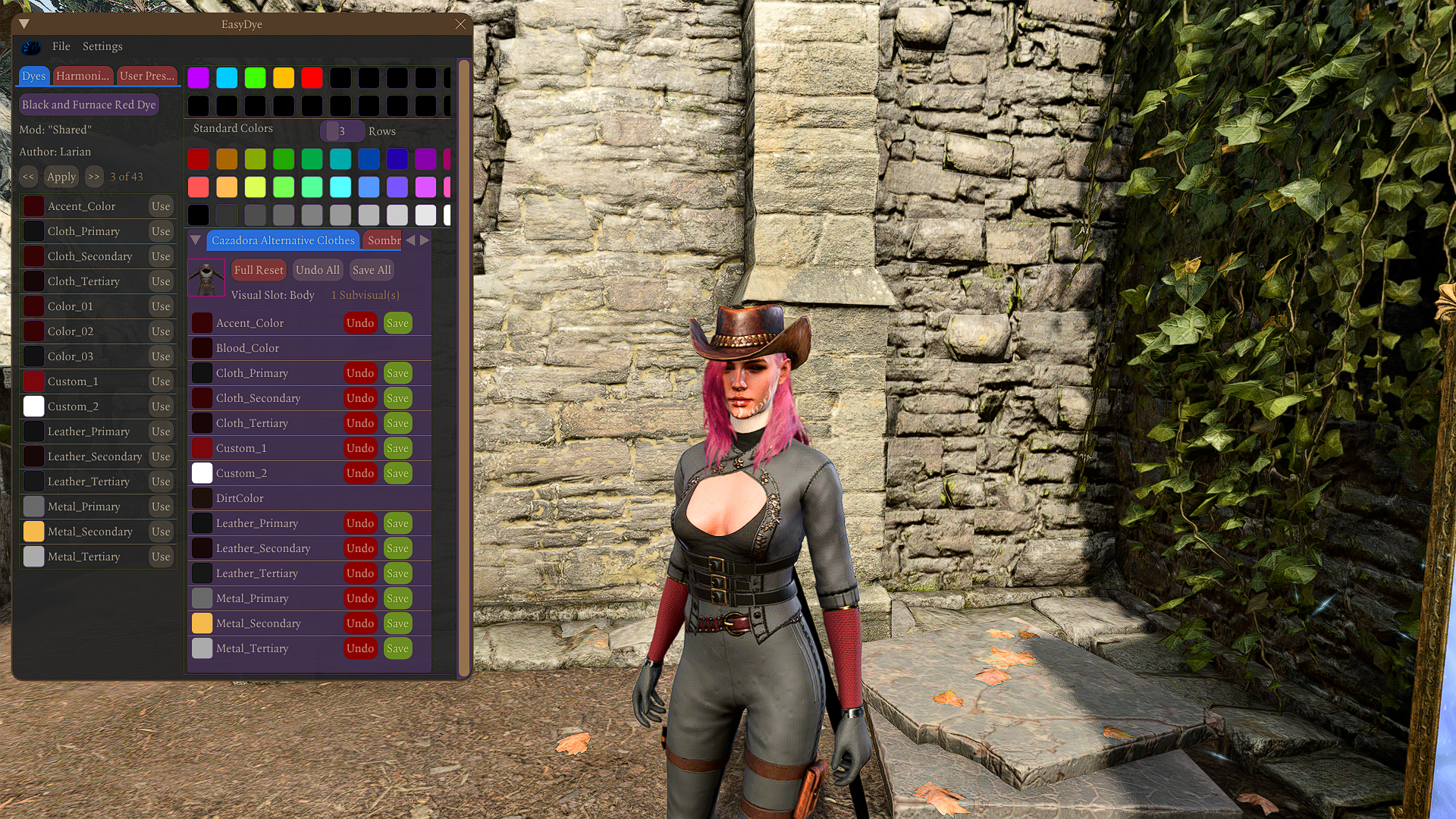The height and width of the screenshot is (819, 1456).
Task: Undo the Cloth_Primary color change
Action: (x=360, y=372)
